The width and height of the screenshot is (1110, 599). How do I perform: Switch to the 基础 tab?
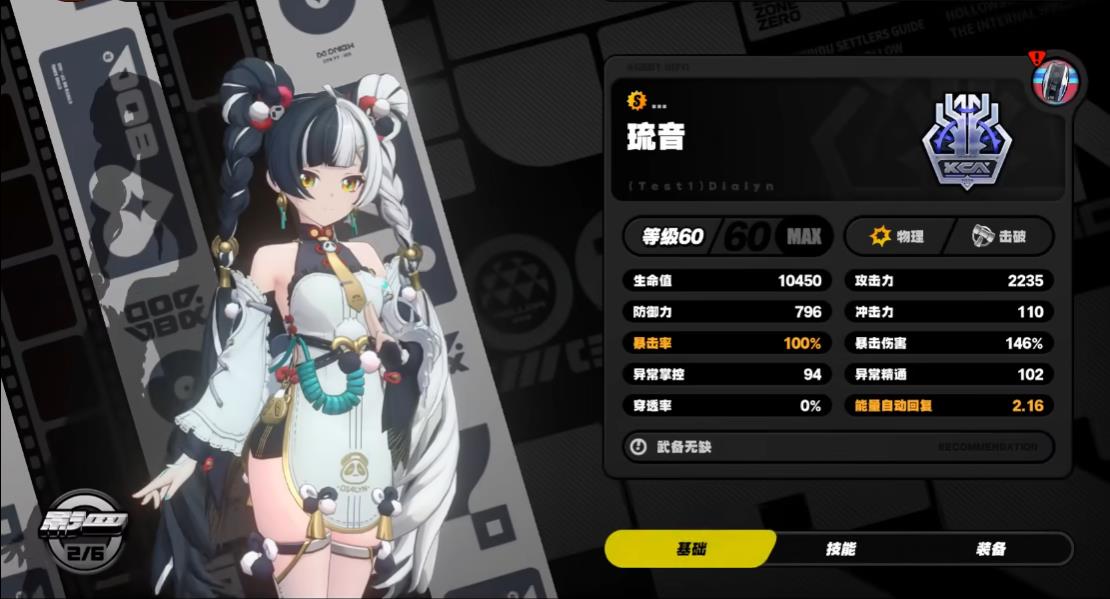click(x=691, y=549)
